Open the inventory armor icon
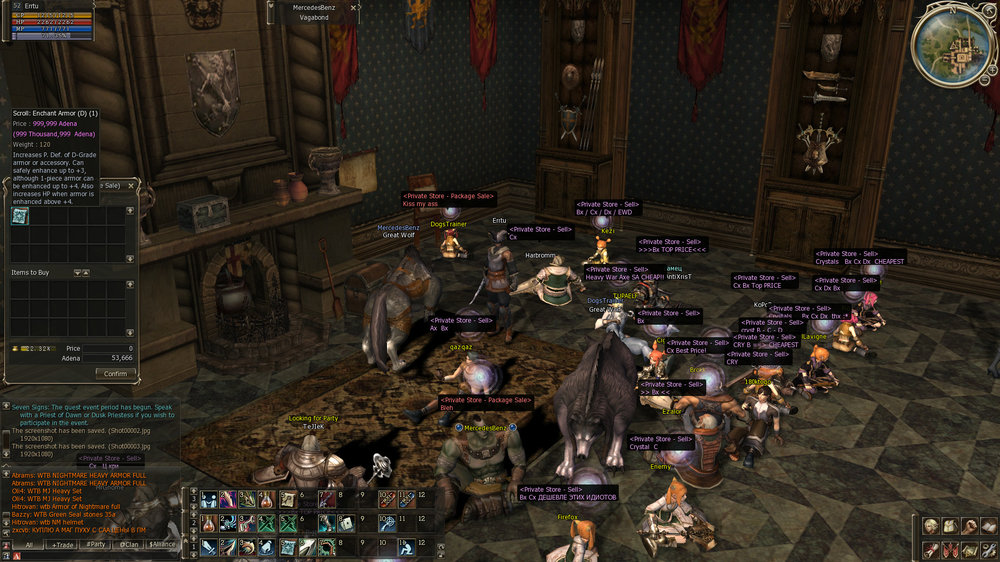 949,526
